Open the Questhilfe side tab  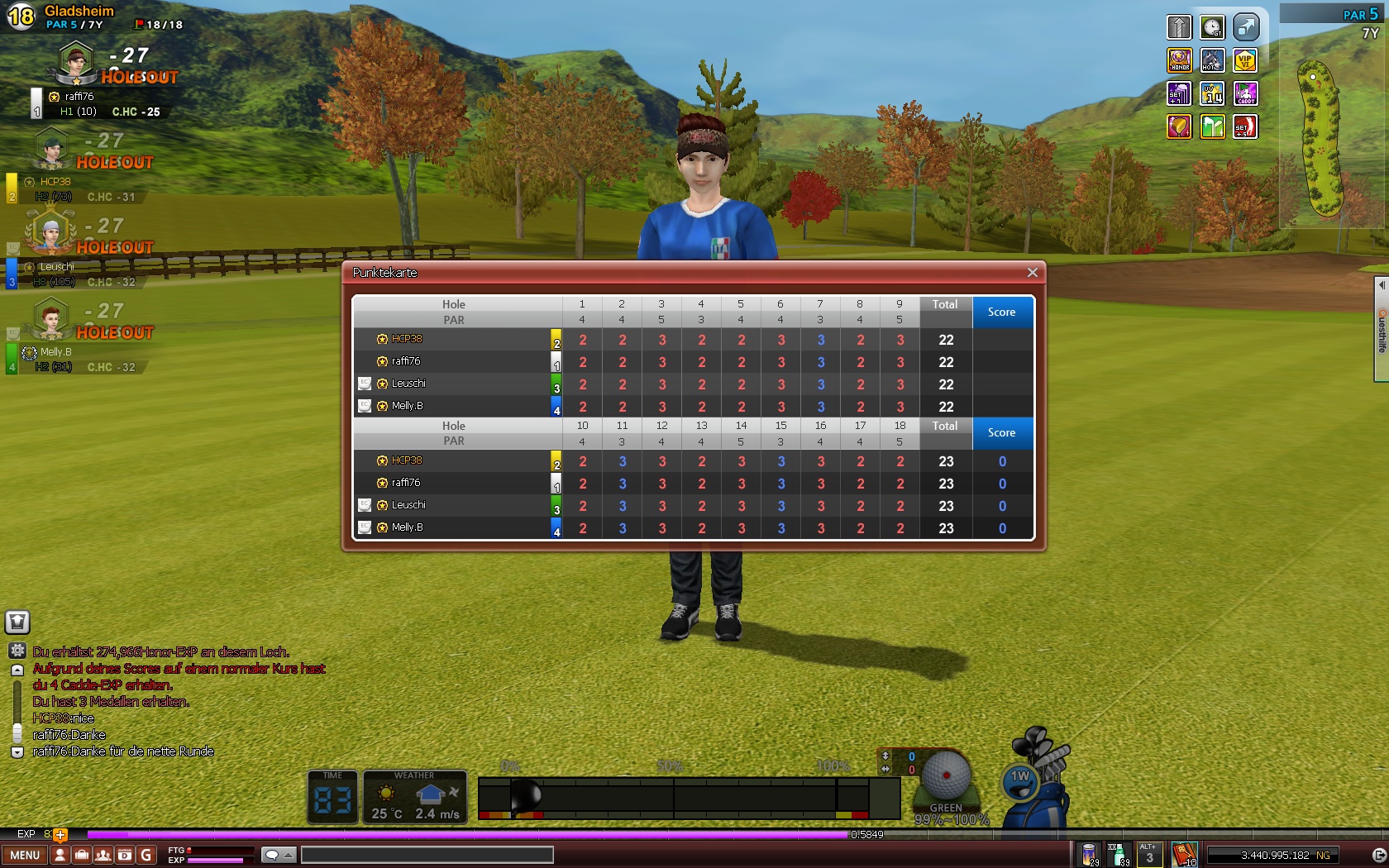click(1381, 331)
